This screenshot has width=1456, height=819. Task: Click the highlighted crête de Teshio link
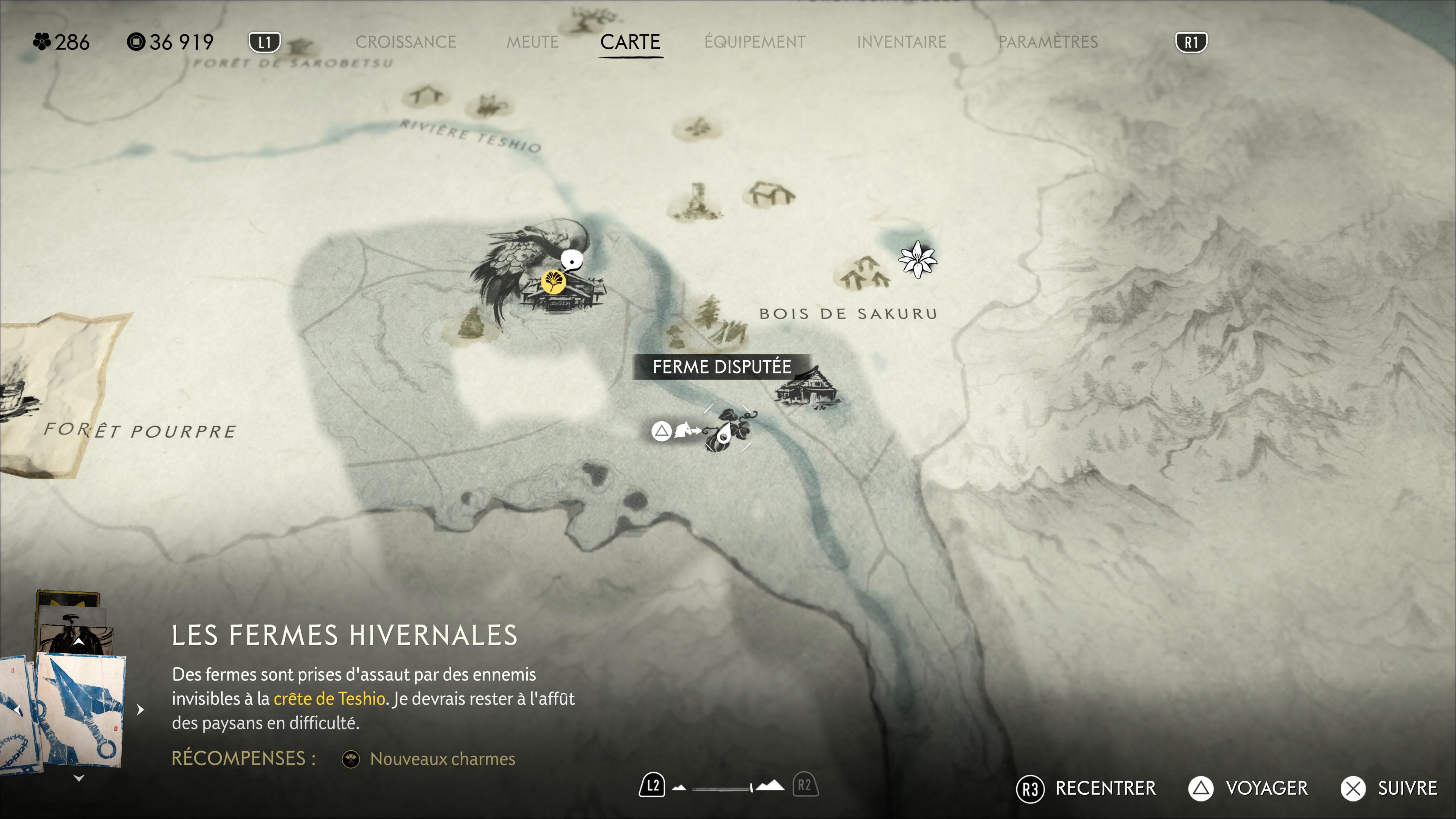[x=329, y=698]
